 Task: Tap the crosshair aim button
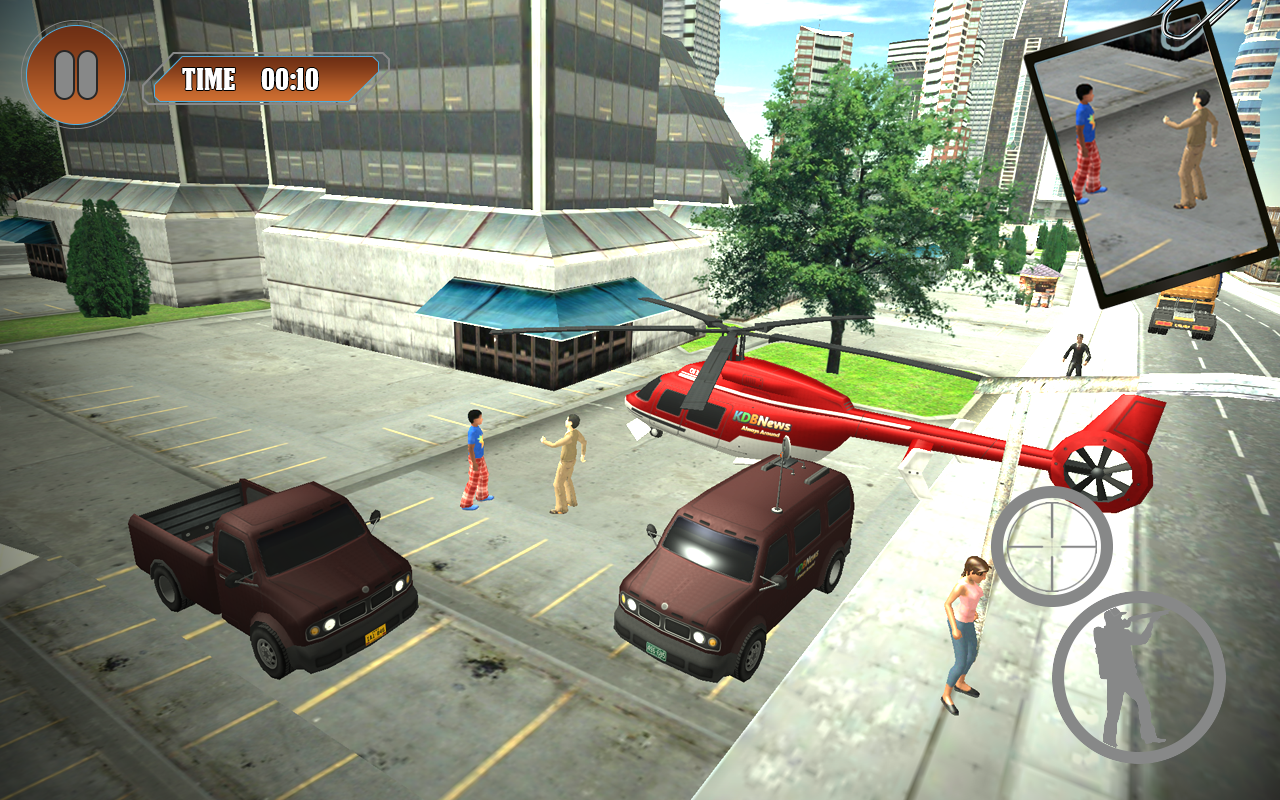1052,546
